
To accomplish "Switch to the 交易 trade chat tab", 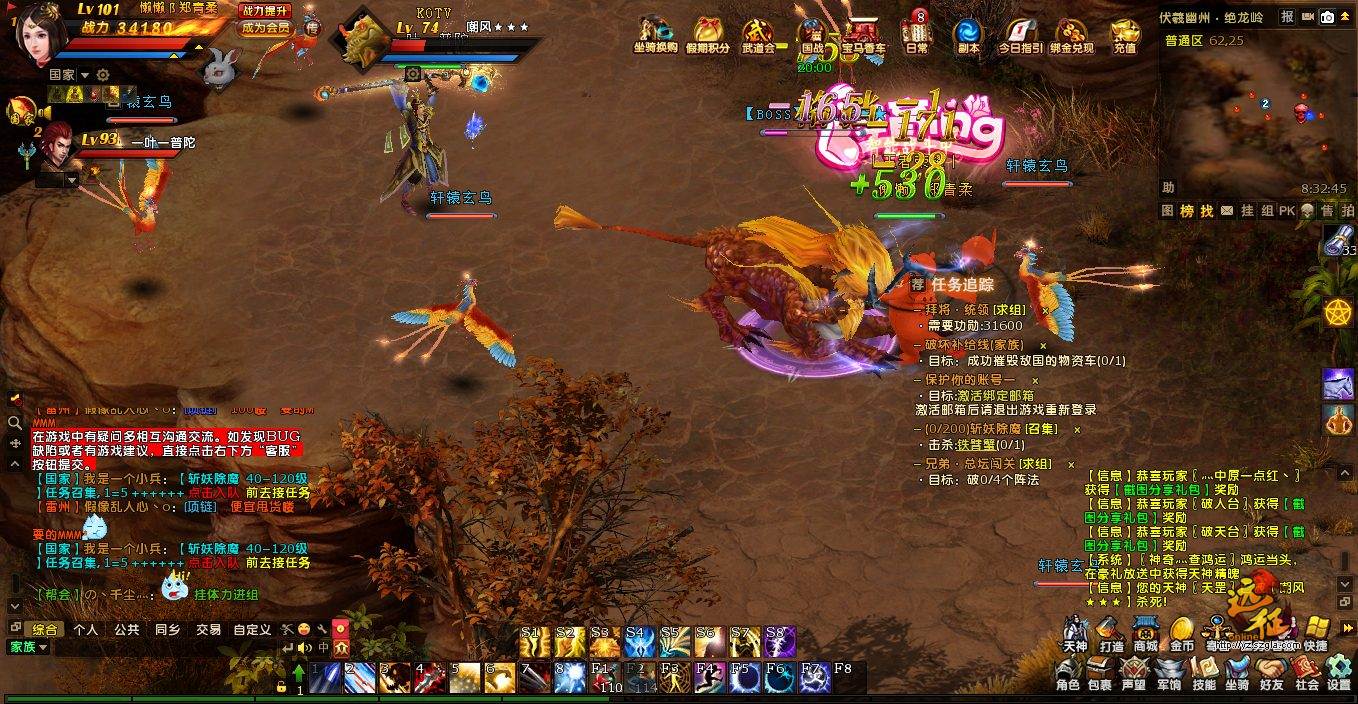I will (x=208, y=630).
